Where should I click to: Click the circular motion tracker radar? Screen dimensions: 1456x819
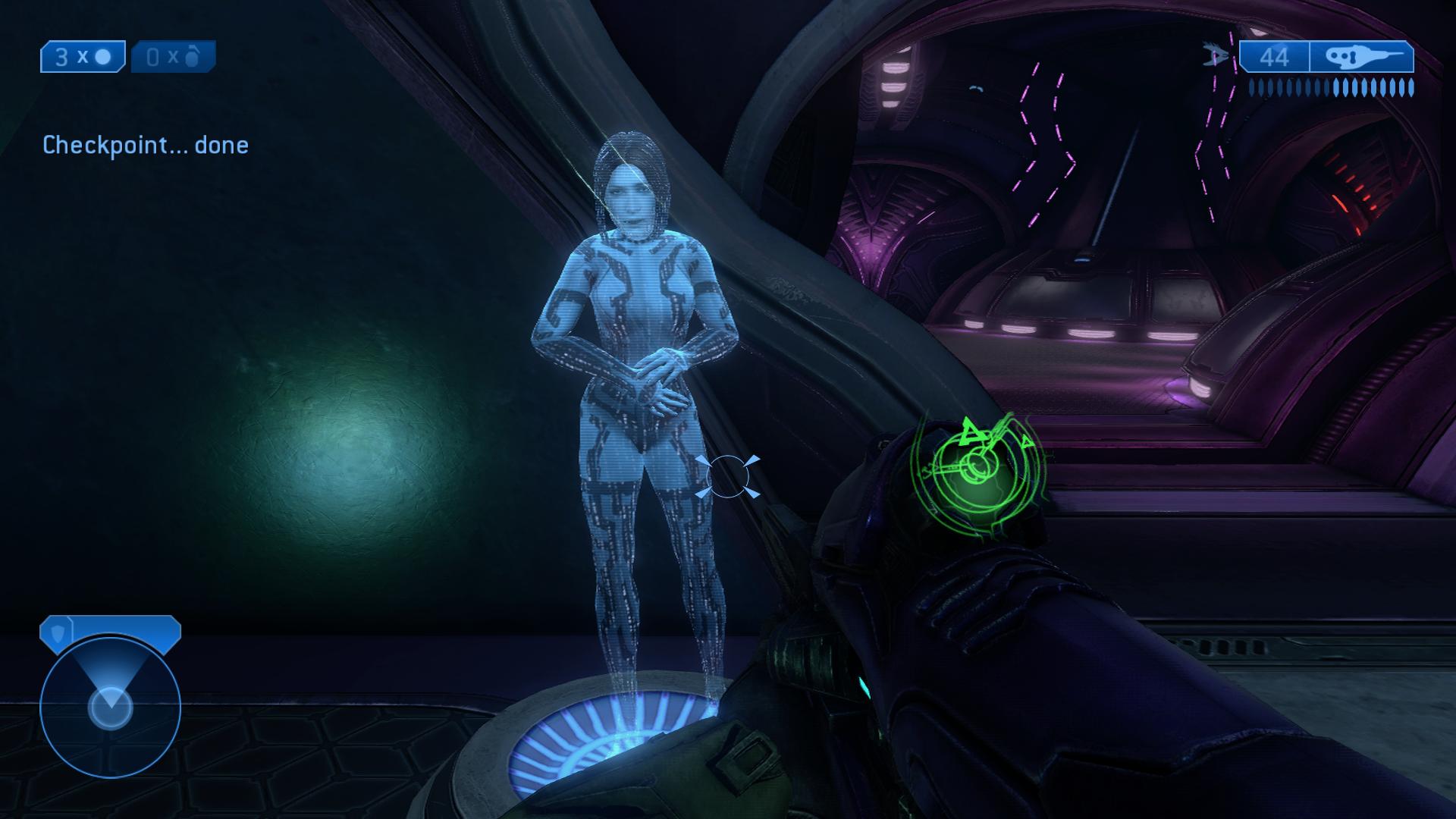110,705
